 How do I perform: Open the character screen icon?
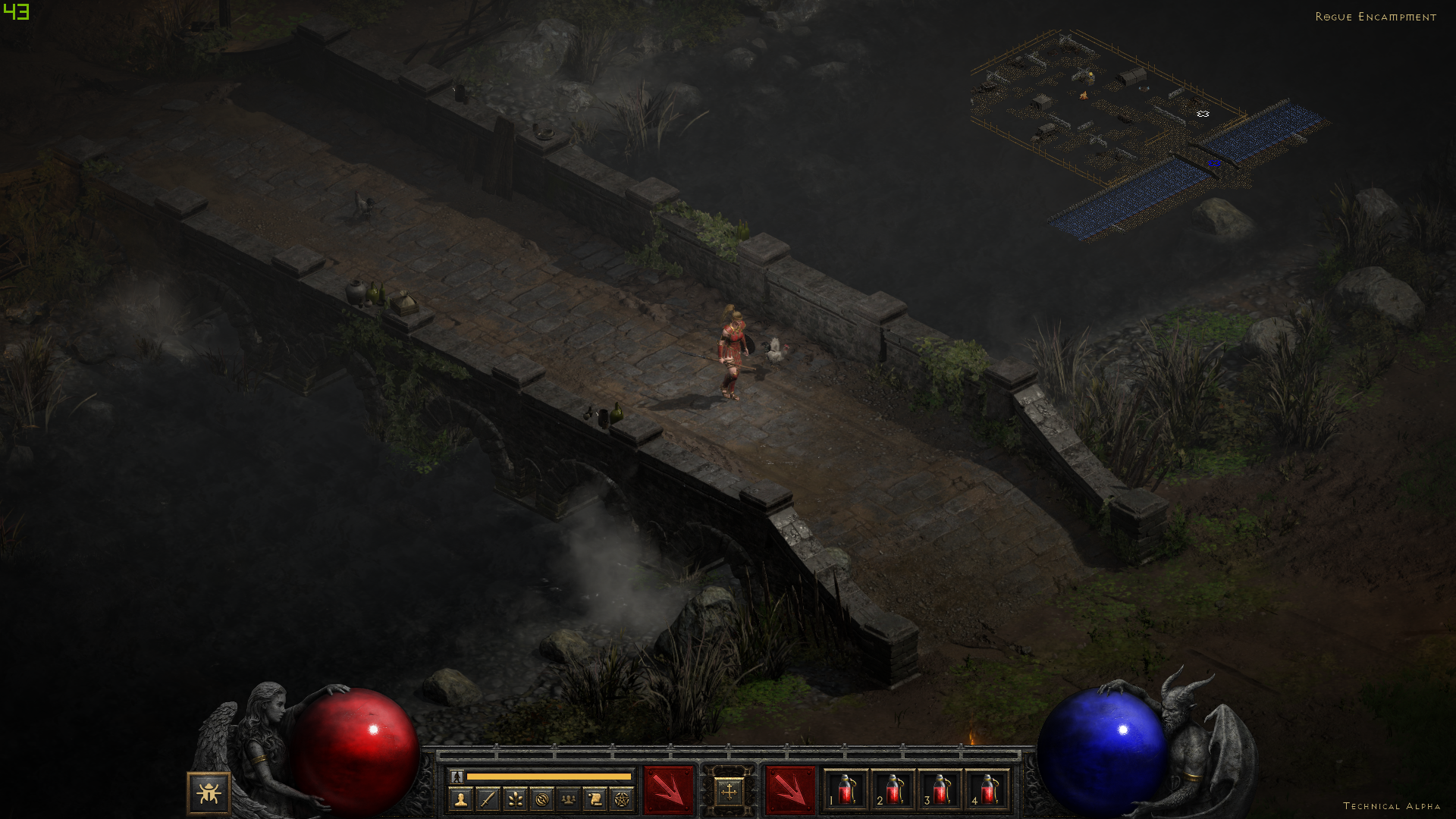(460, 799)
